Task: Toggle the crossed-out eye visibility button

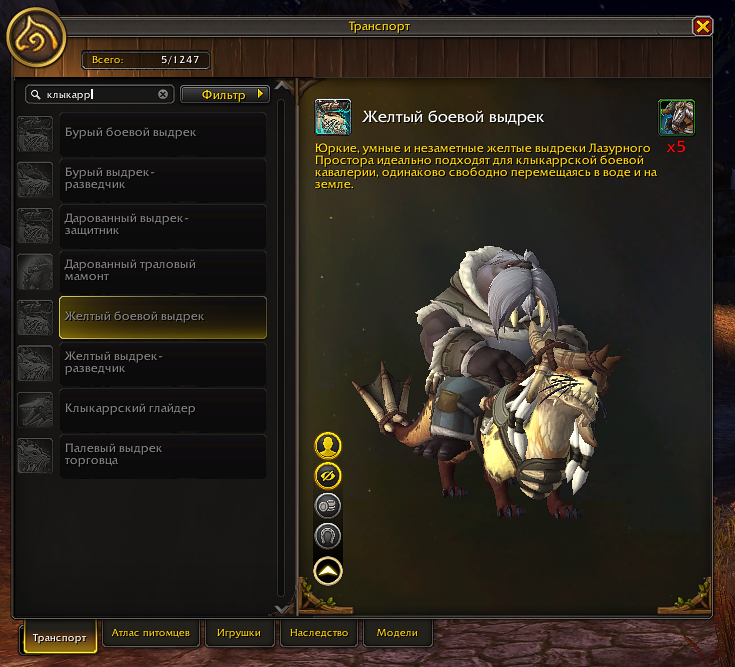Action: [x=328, y=475]
